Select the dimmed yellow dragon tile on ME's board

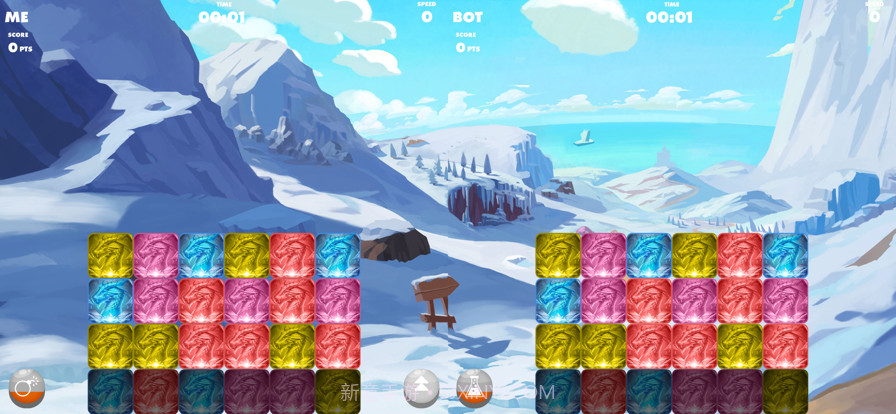[337, 391]
